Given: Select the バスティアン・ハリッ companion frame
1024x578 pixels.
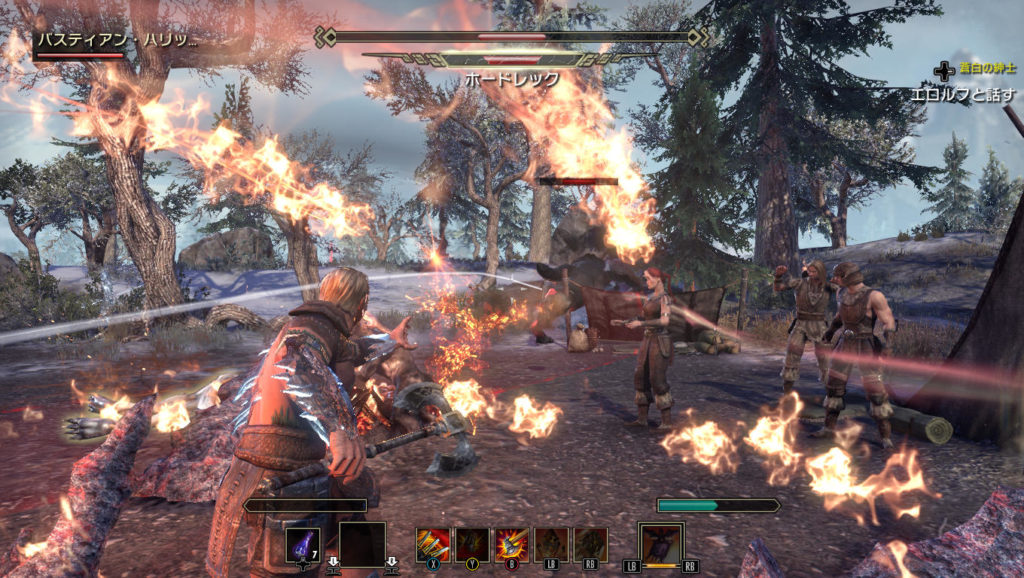Looking at the screenshot, I should 115,42.
